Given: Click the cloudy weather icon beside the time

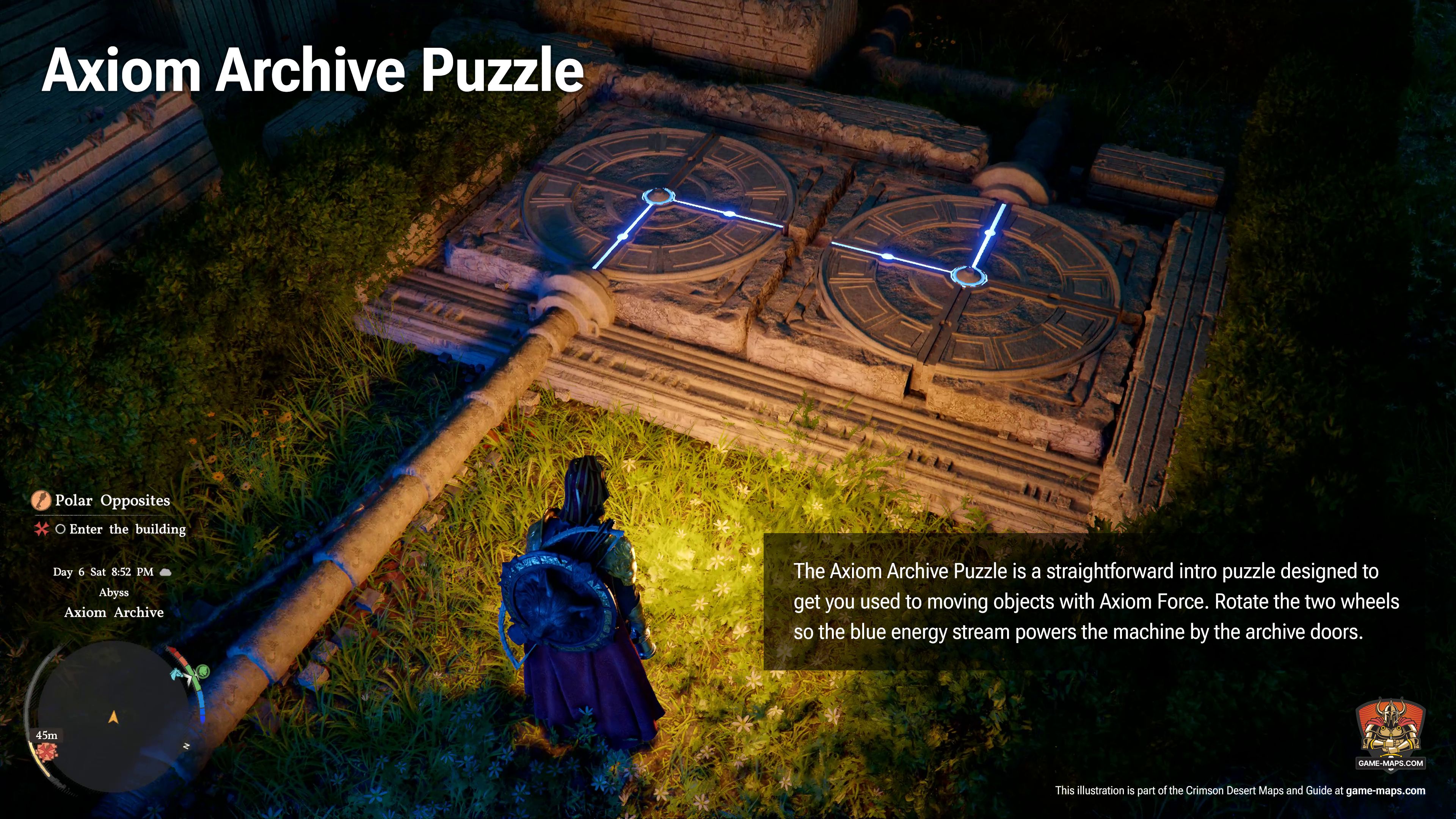Looking at the screenshot, I should pyautogui.click(x=165, y=573).
